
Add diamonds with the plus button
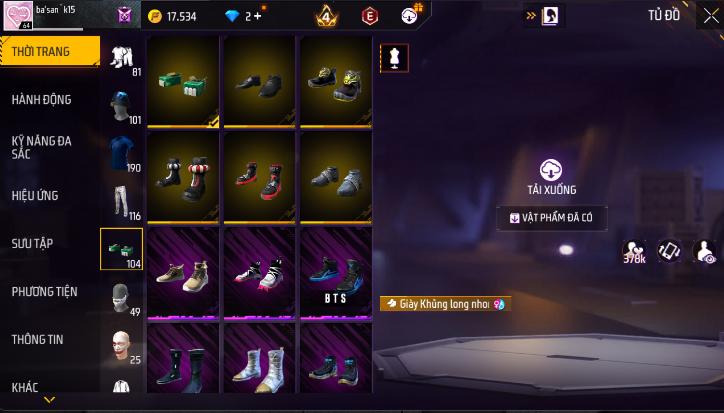258,16
